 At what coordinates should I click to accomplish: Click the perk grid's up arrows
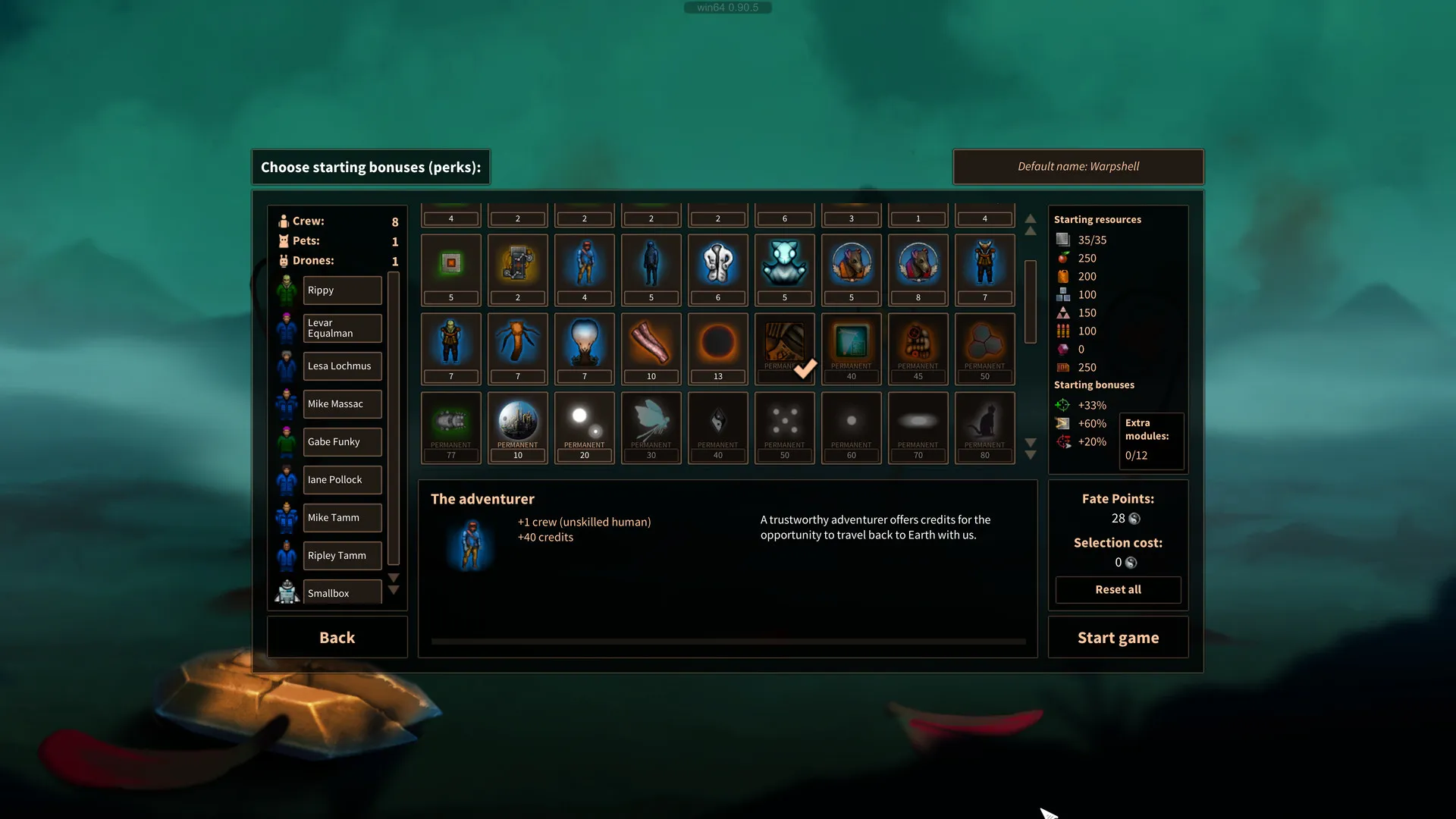pyautogui.click(x=1030, y=224)
